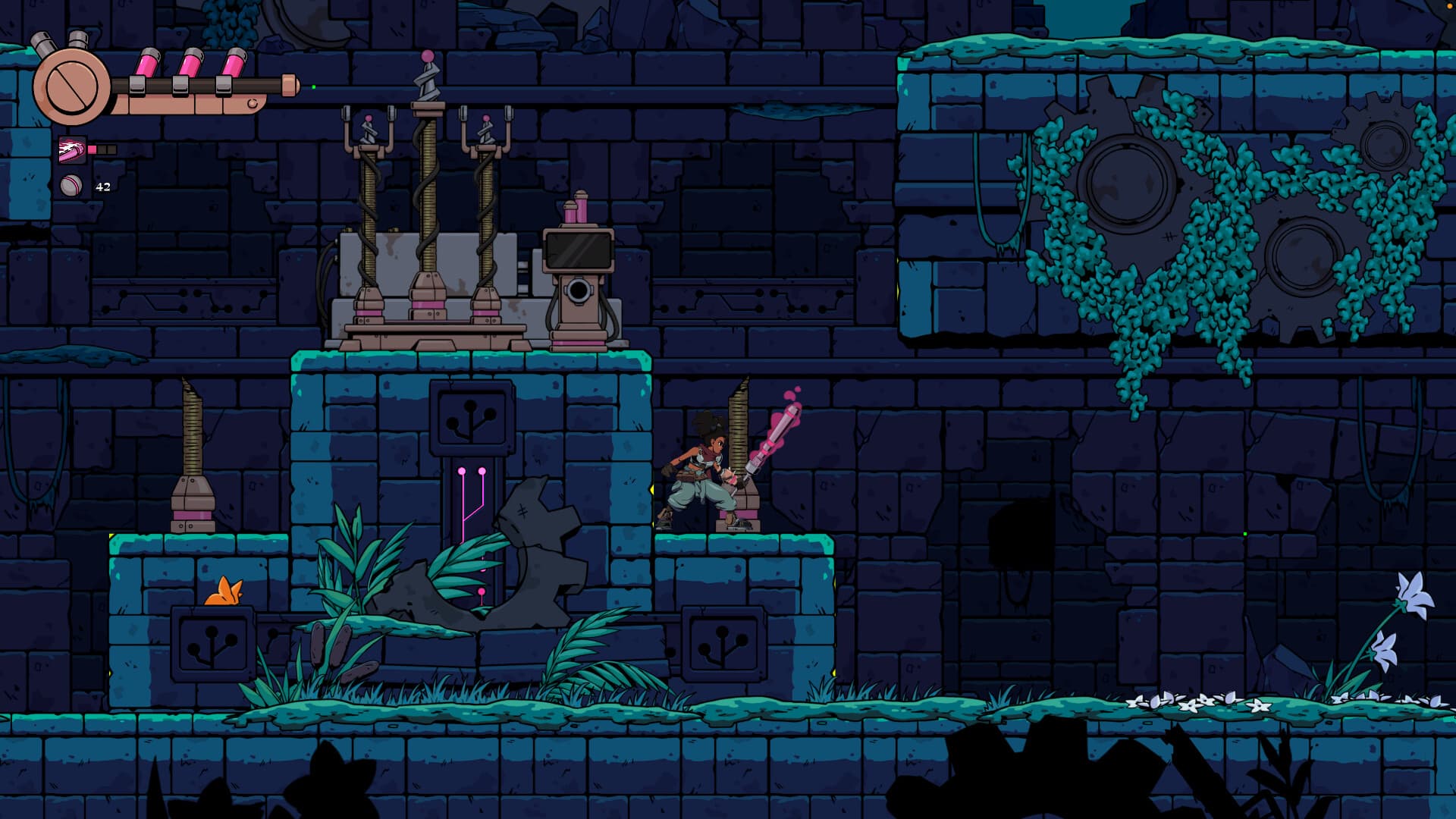
Task: Click the yellow marker on the left ledge edge
Action: [112, 537]
